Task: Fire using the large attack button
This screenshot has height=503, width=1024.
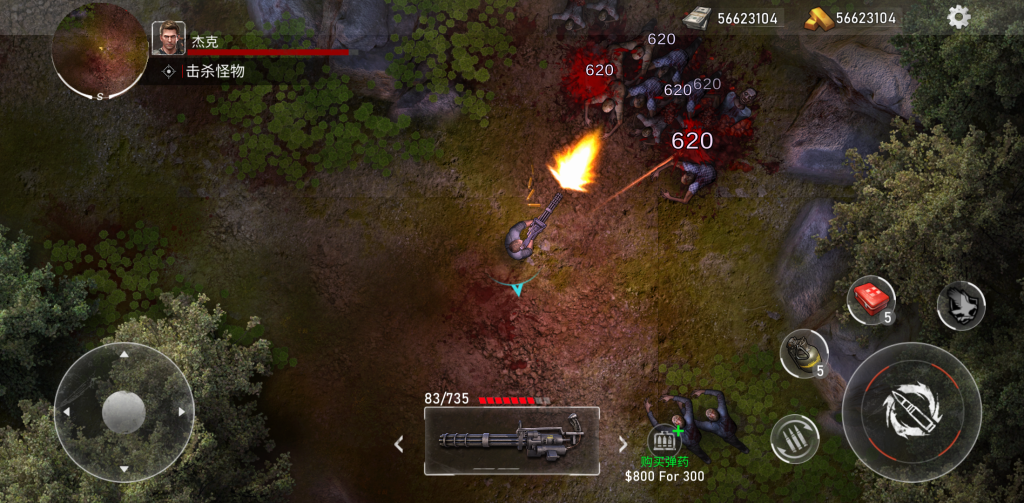Action: 911,411
